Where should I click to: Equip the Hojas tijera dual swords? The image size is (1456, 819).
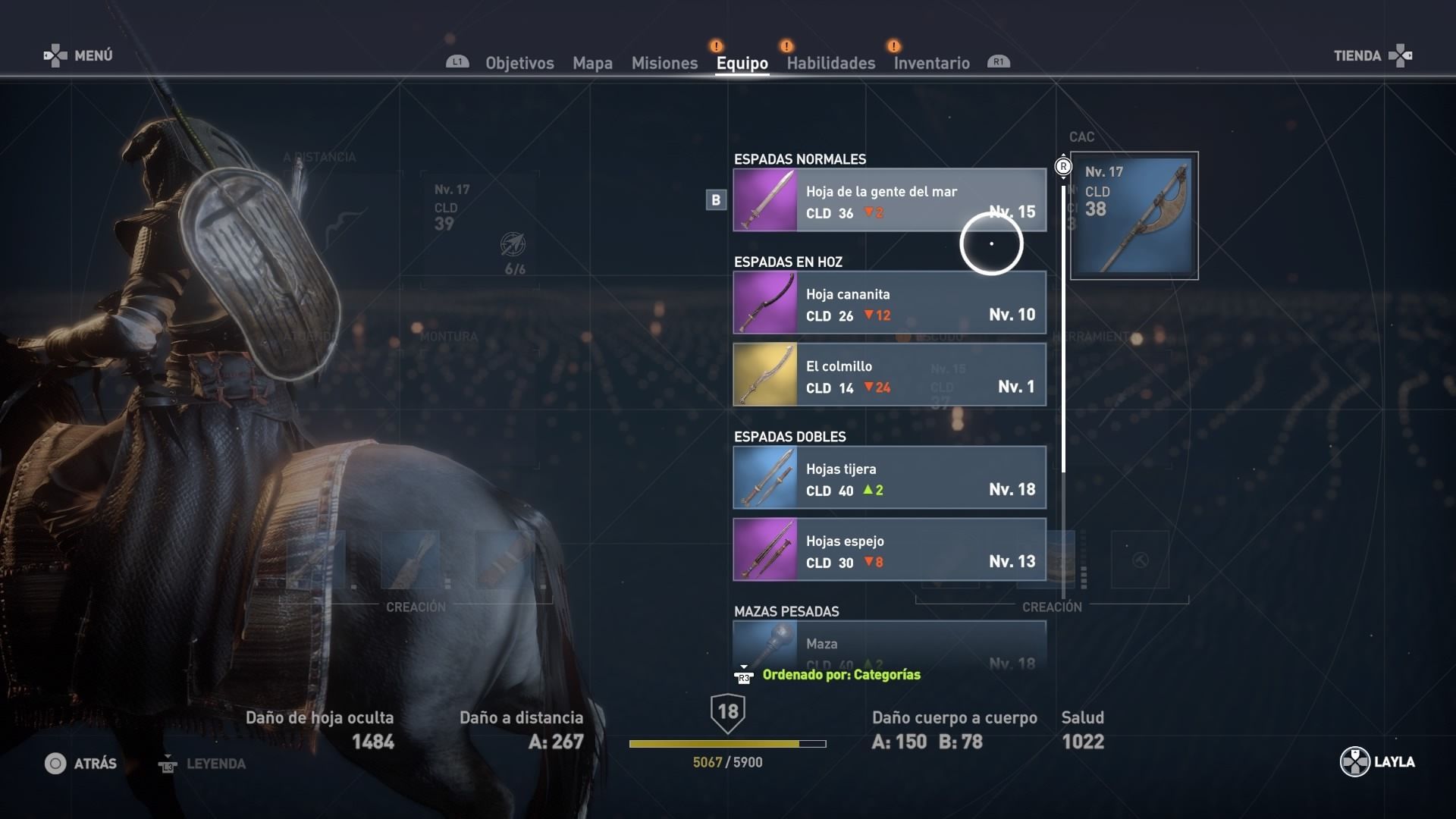pyautogui.click(x=889, y=478)
